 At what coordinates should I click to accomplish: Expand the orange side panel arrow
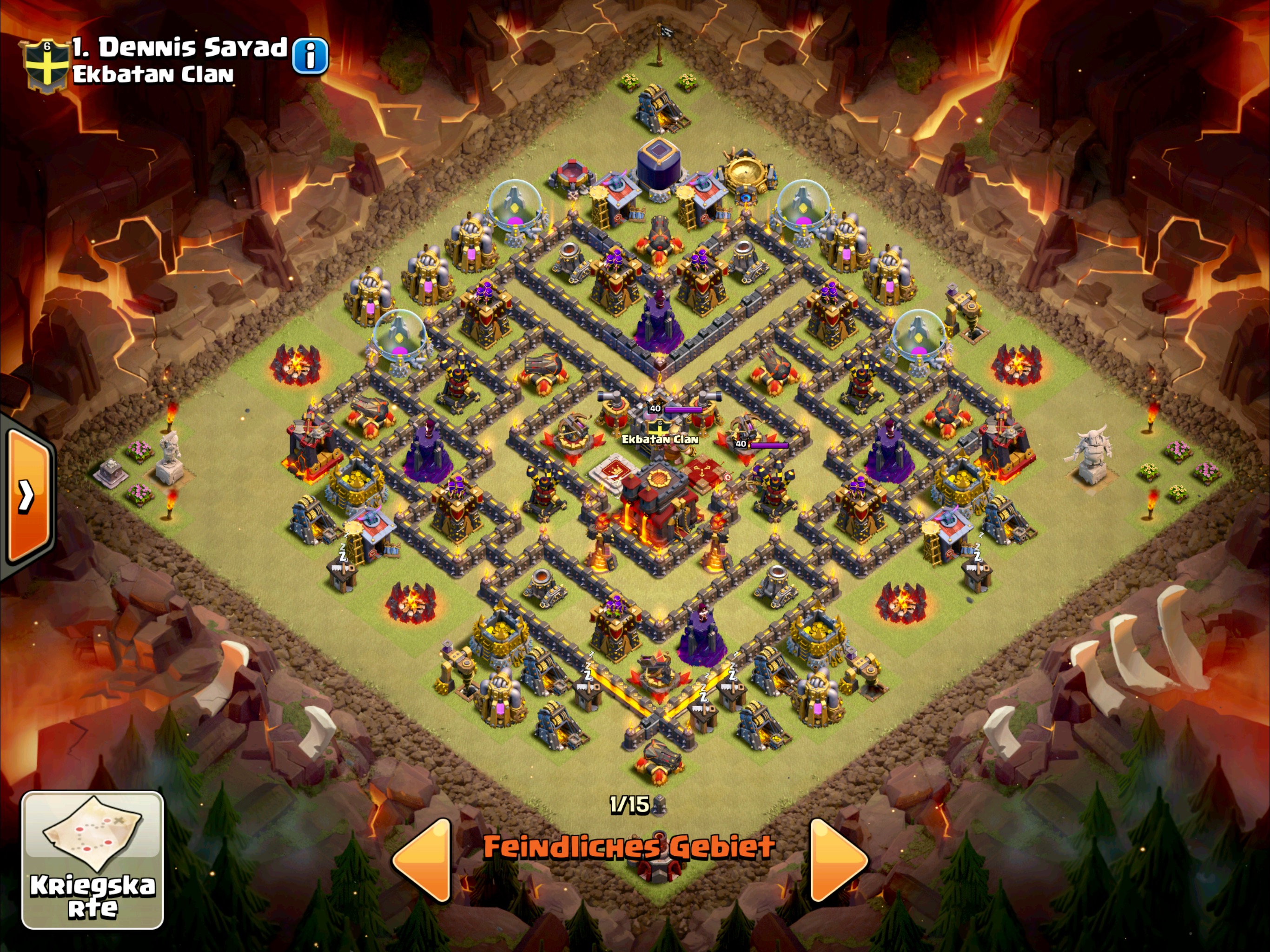point(27,495)
